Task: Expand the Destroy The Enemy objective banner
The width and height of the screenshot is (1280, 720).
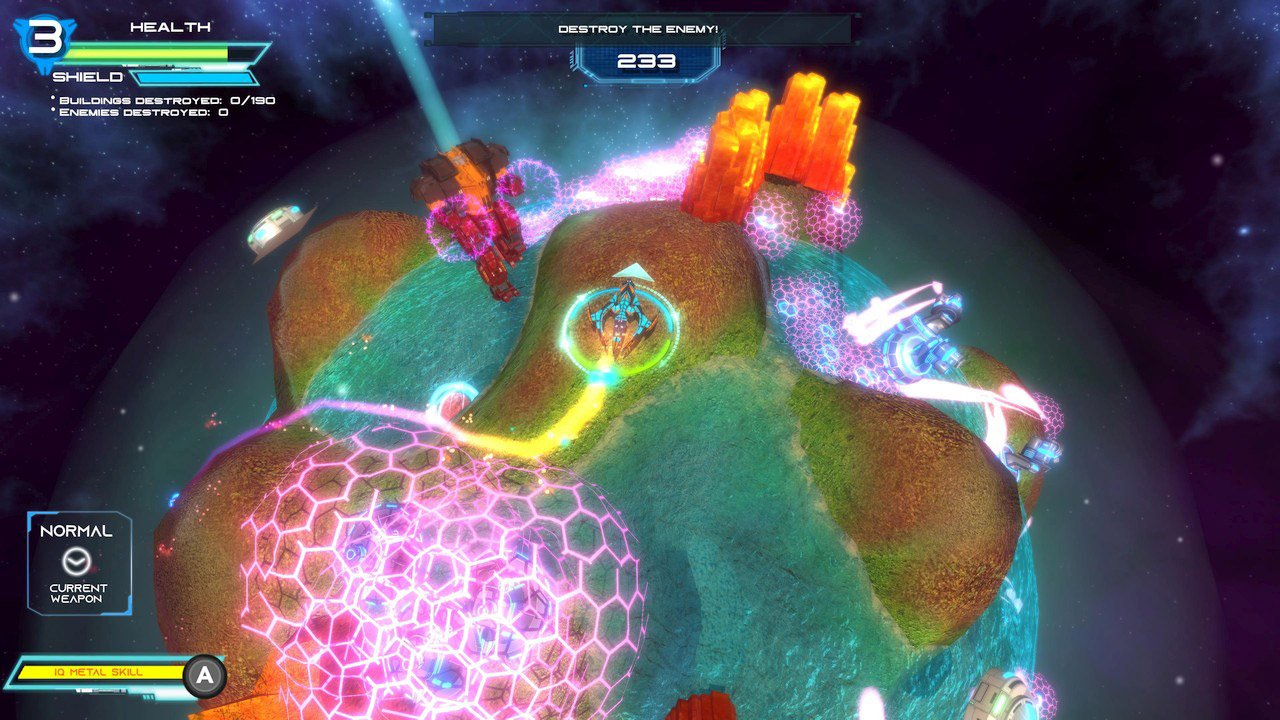Action: [x=640, y=29]
